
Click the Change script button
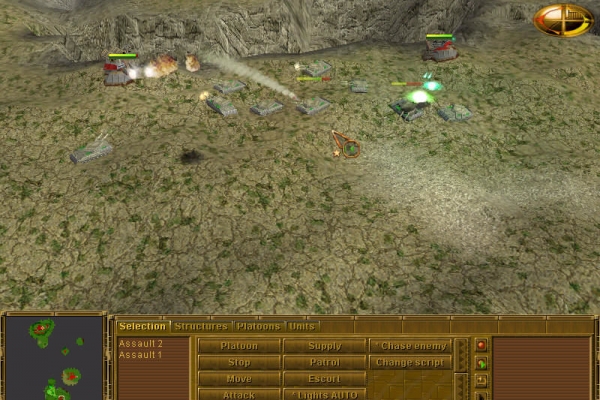[x=410, y=362]
